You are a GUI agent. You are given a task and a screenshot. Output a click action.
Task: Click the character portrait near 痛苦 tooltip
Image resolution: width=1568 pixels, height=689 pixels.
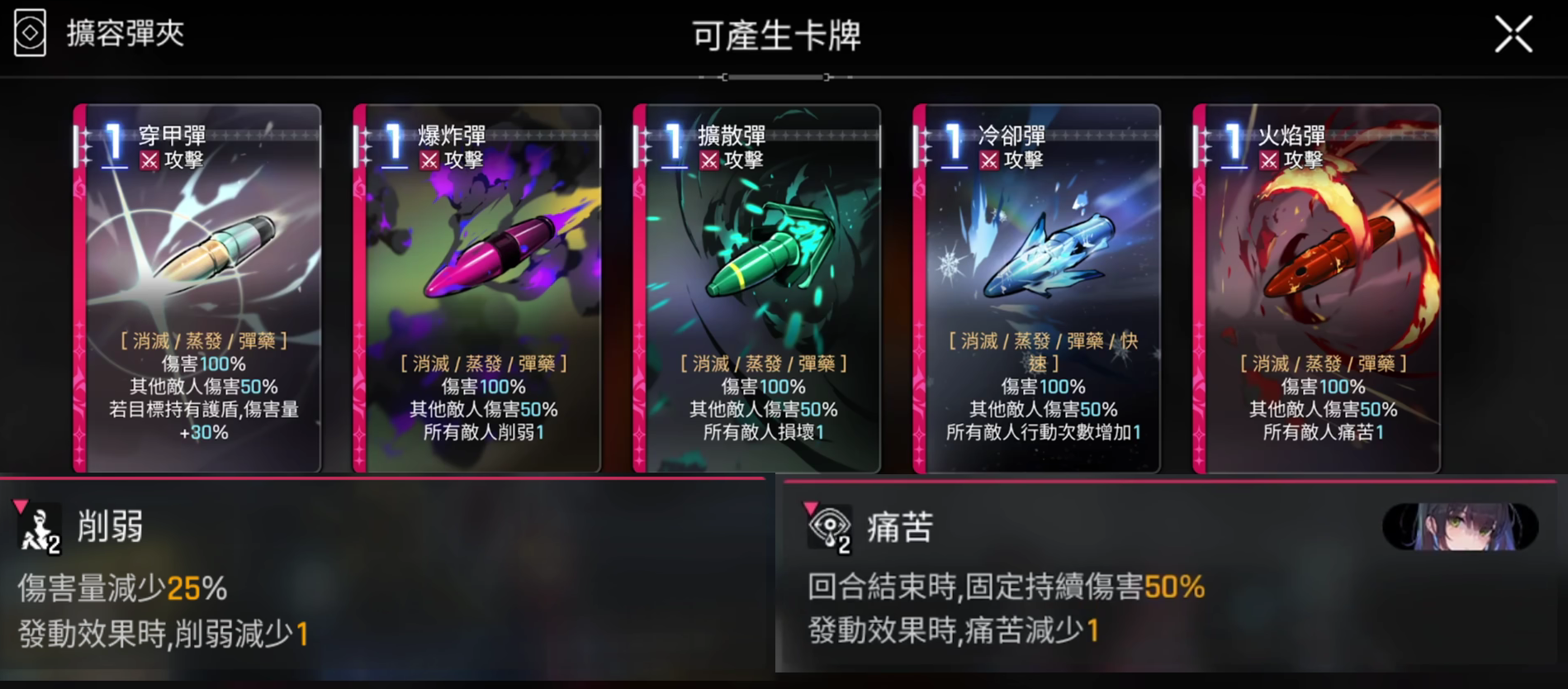tap(1460, 526)
